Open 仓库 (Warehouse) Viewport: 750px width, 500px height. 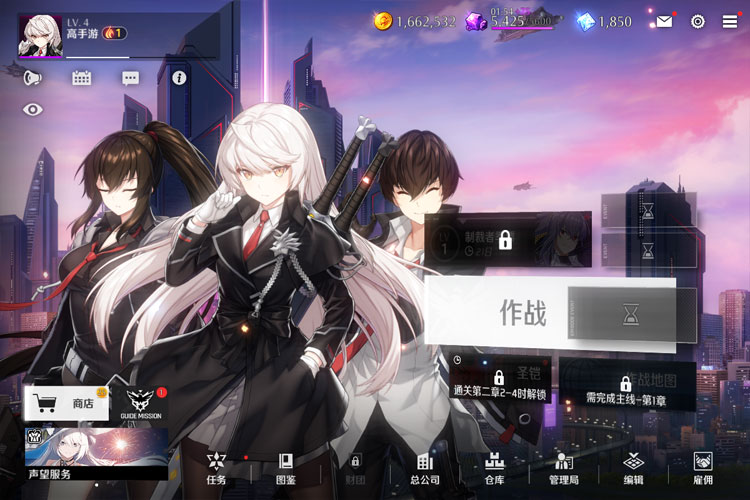point(494,467)
